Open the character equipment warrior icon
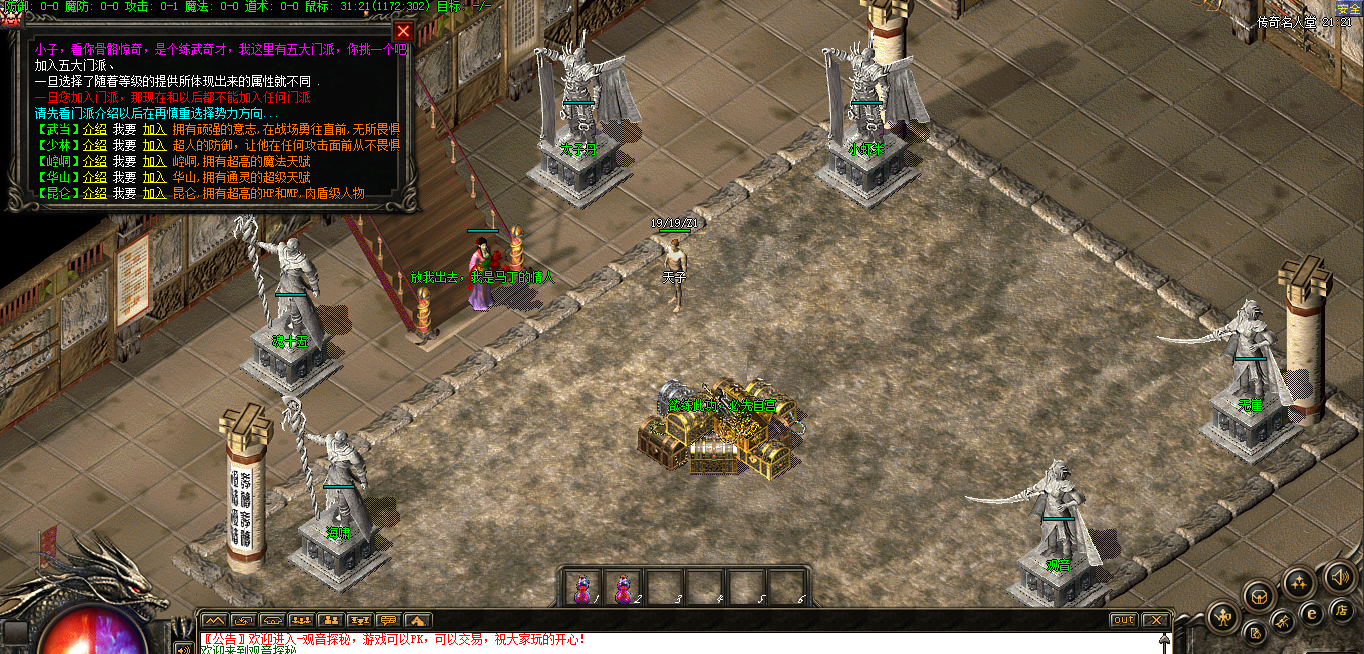The image size is (1364, 654). pyautogui.click(x=1223, y=617)
